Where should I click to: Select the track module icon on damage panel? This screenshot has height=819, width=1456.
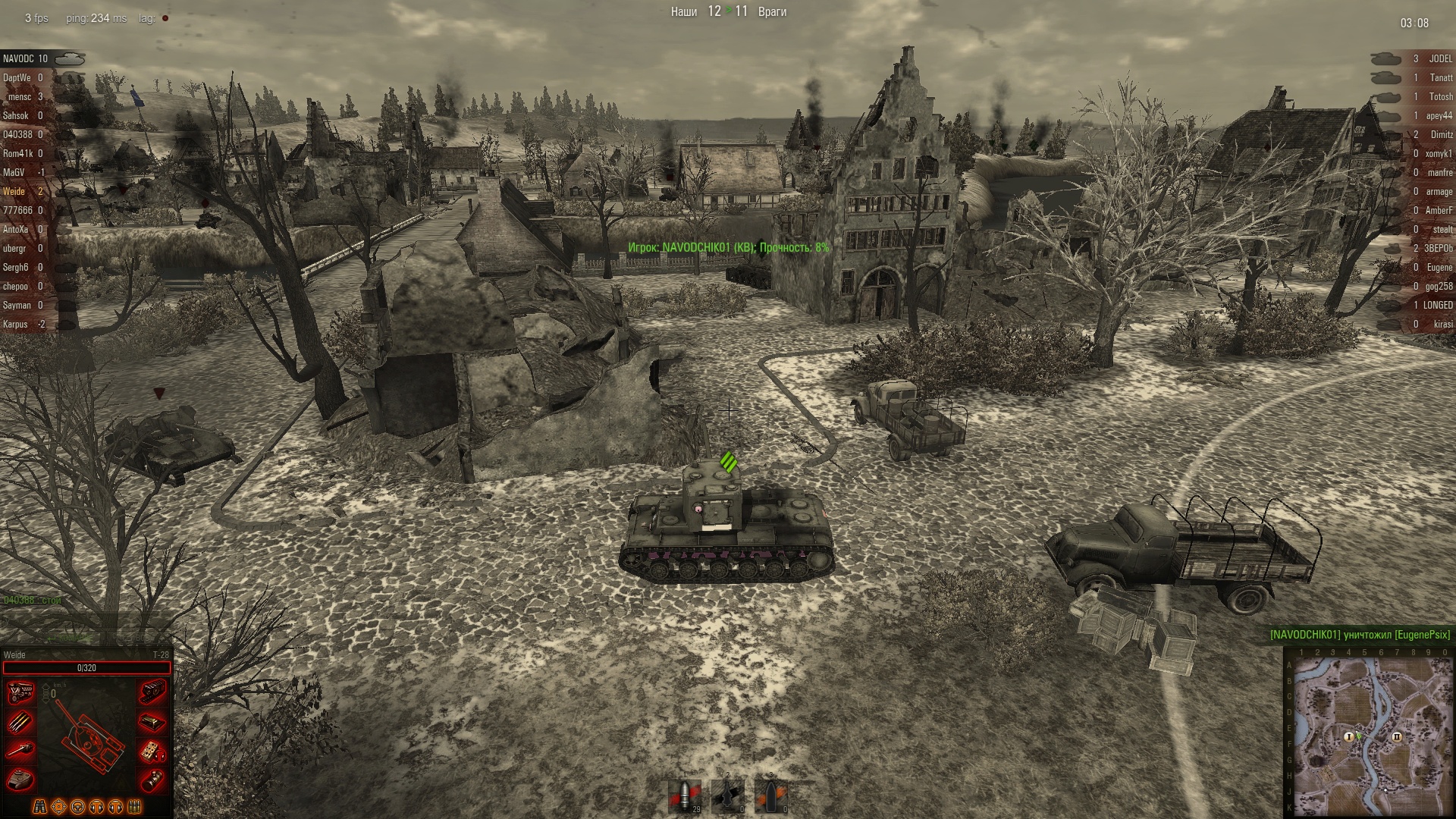click(152, 692)
